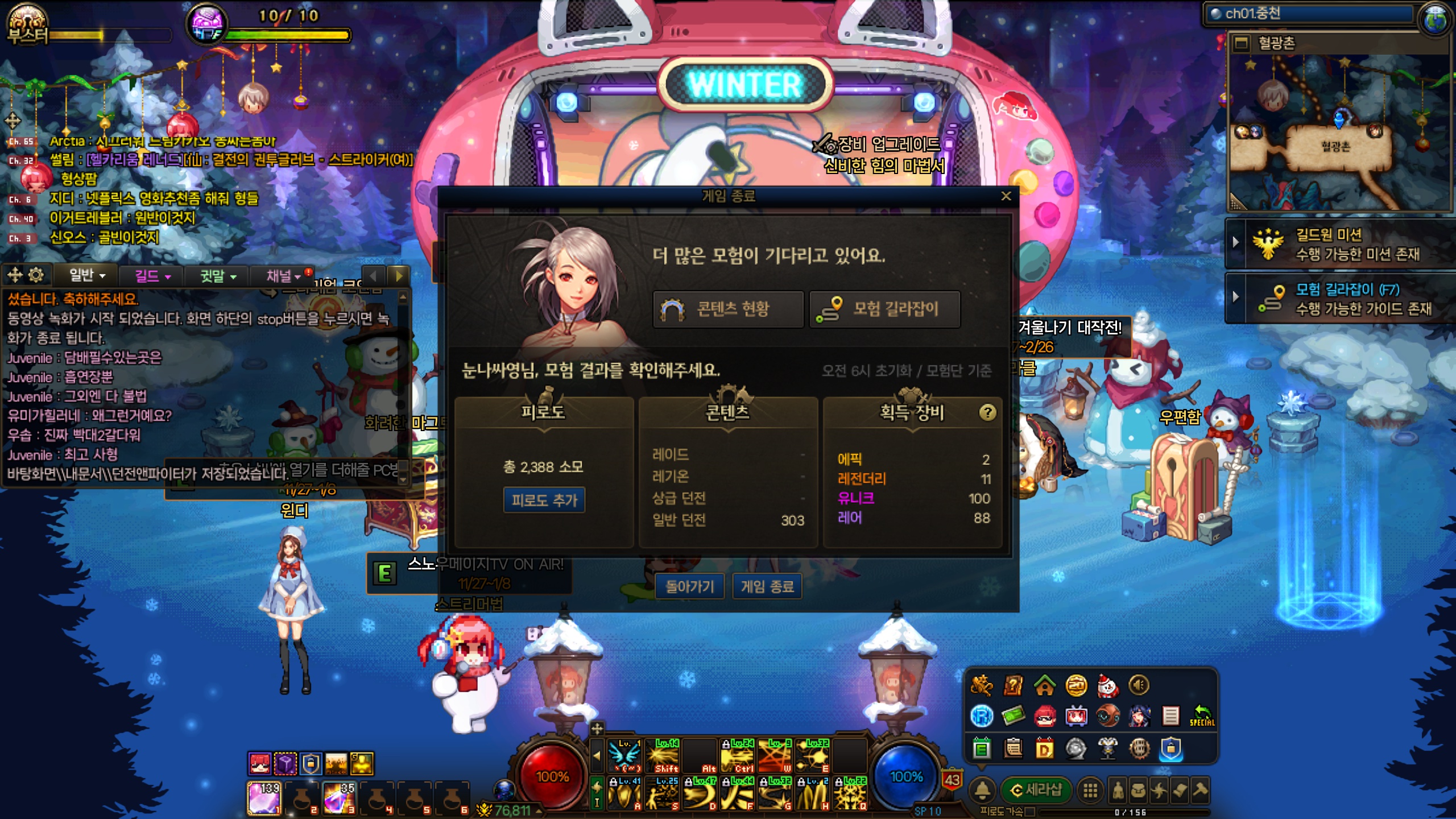Open 모험 길라잡이 (F7) guide panel
The image size is (1456, 819).
tap(1346, 298)
